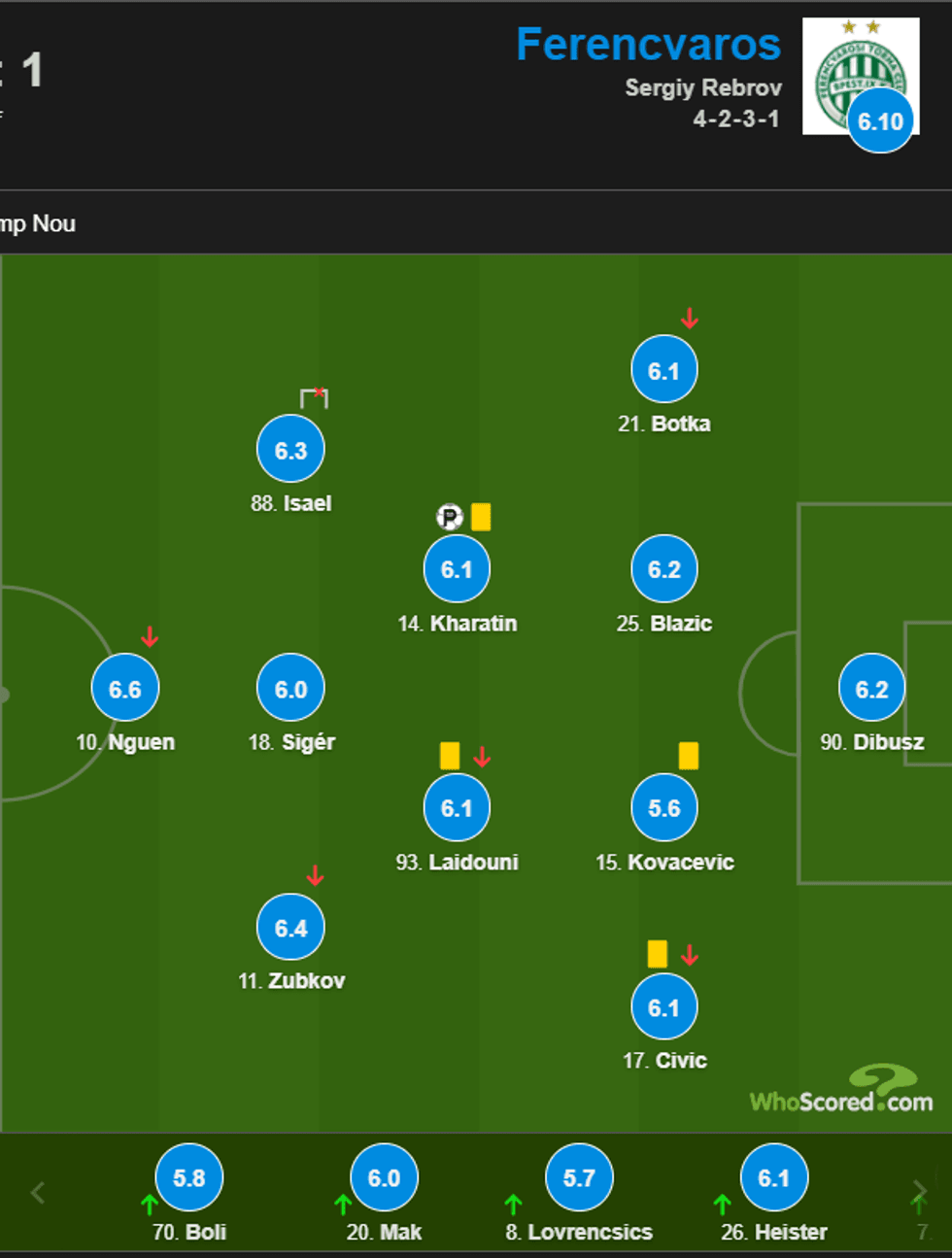Select Botka's 6.1 rating circle

click(664, 370)
